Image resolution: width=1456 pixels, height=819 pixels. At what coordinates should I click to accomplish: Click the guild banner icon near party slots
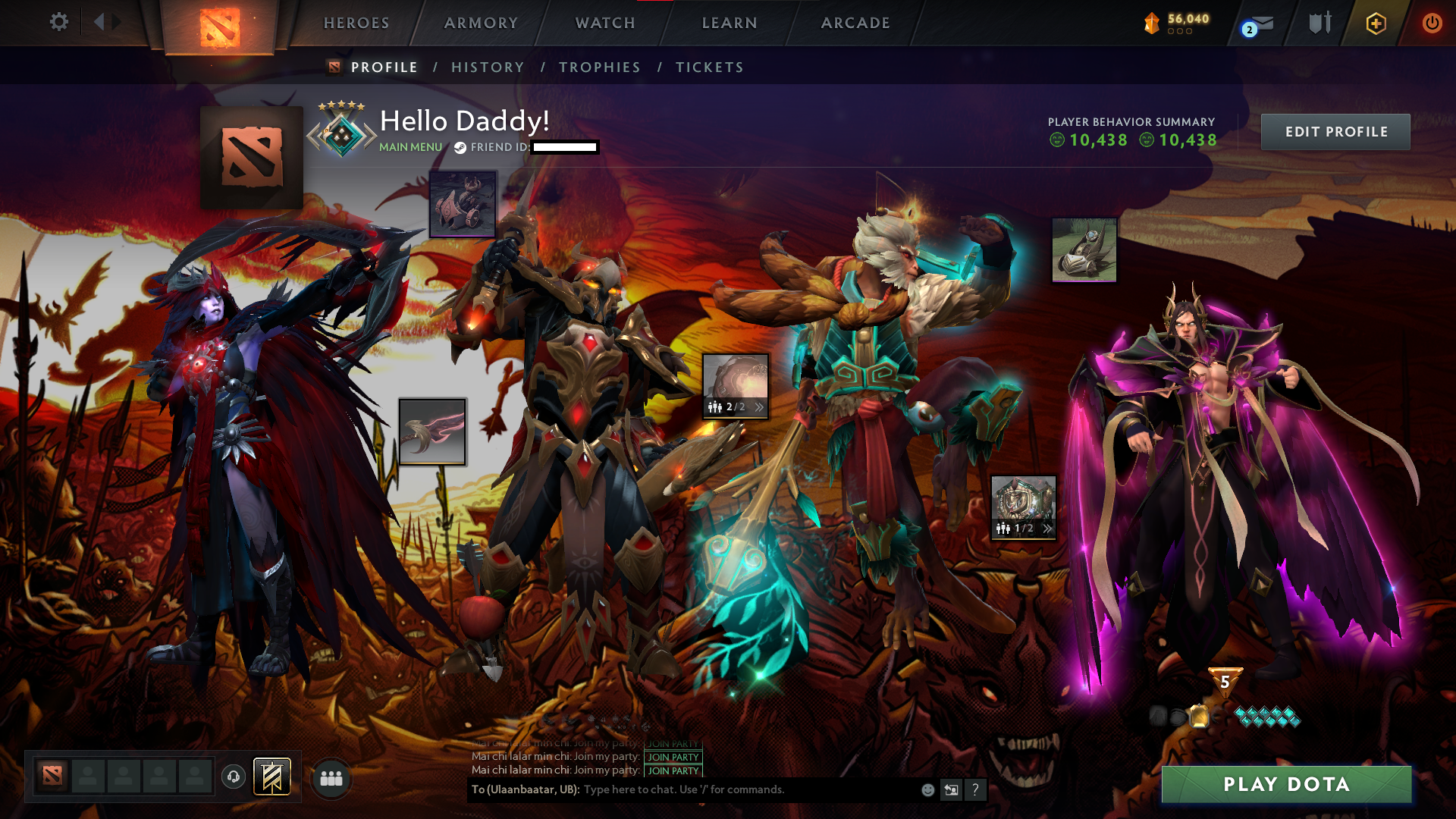271,776
